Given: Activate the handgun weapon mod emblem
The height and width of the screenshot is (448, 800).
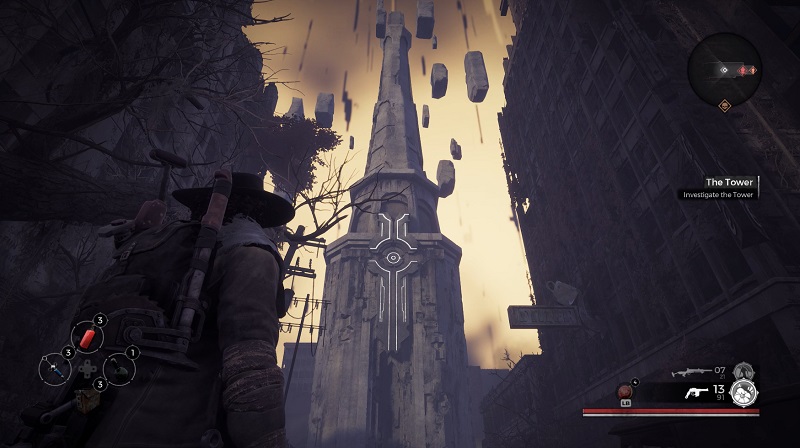Looking at the screenshot, I should tap(741, 391).
